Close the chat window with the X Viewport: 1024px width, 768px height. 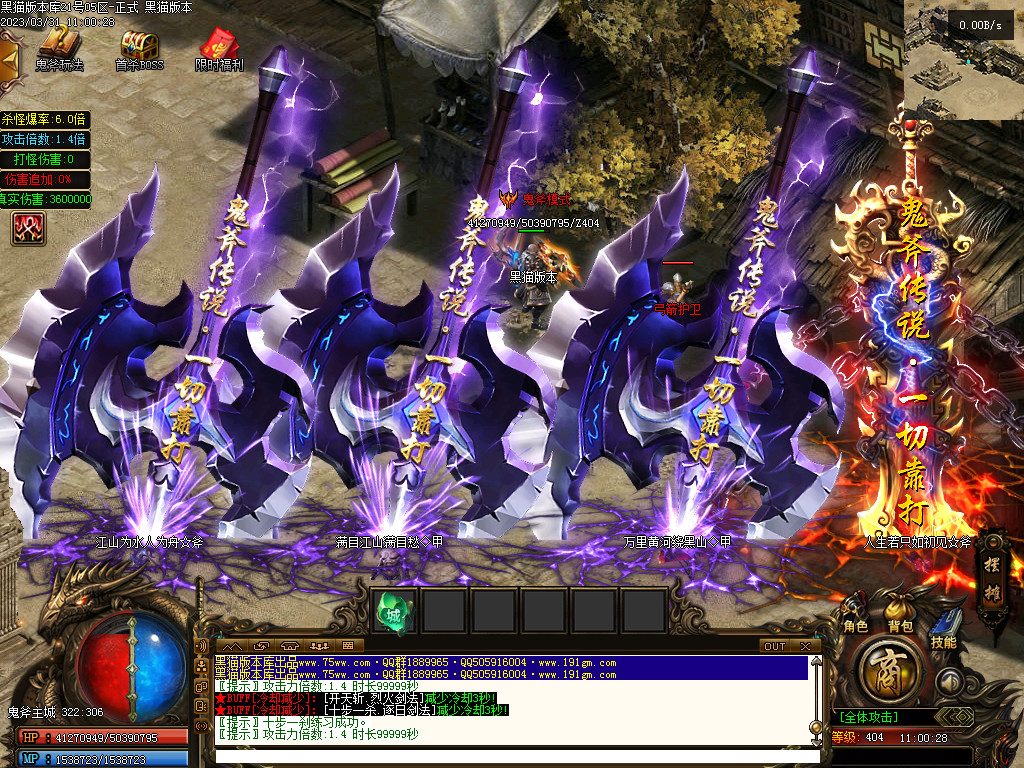click(x=805, y=646)
